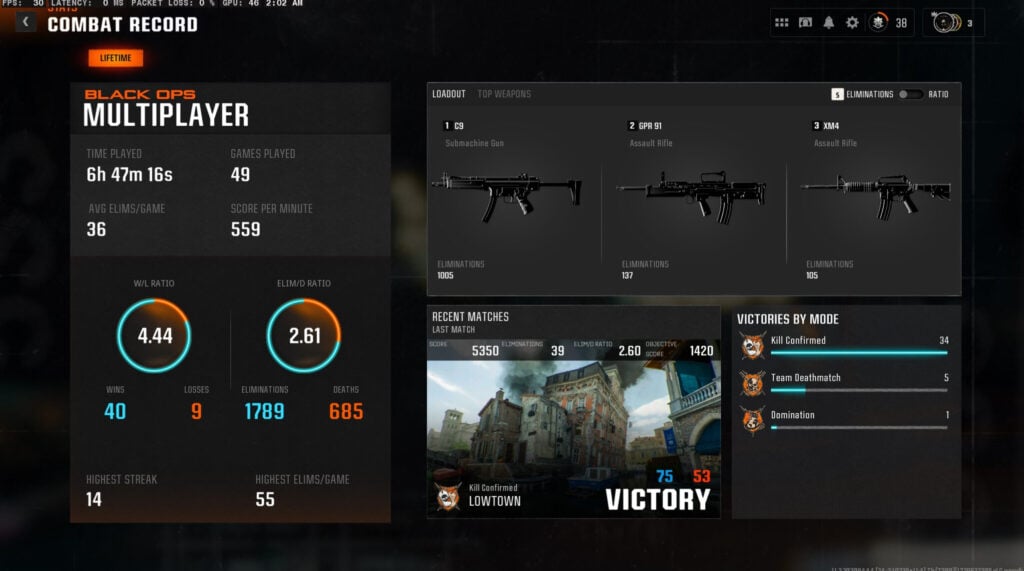1024x571 pixels.
Task: Toggle between Eliminations and Ratio
Action: click(910, 94)
